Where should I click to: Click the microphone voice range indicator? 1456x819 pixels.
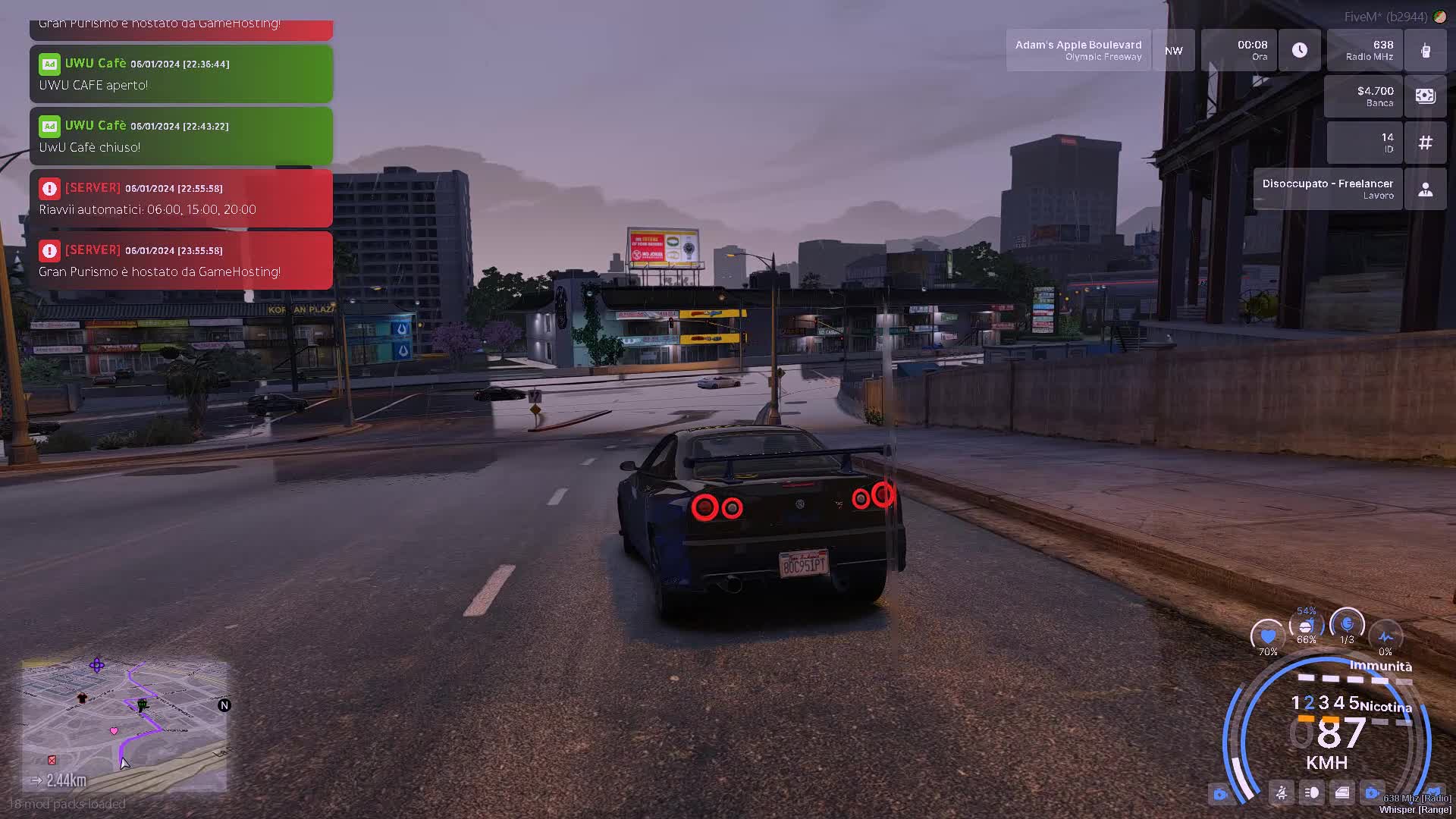point(1347,625)
